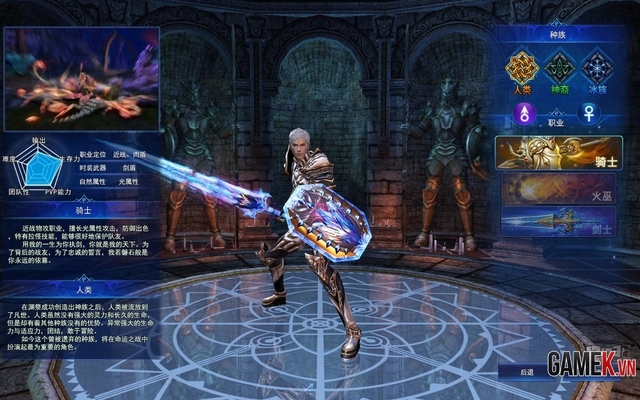This screenshot has height=400, width=640.
Task: Pick the 剑士 (Swordsman) class
Action: click(557, 220)
